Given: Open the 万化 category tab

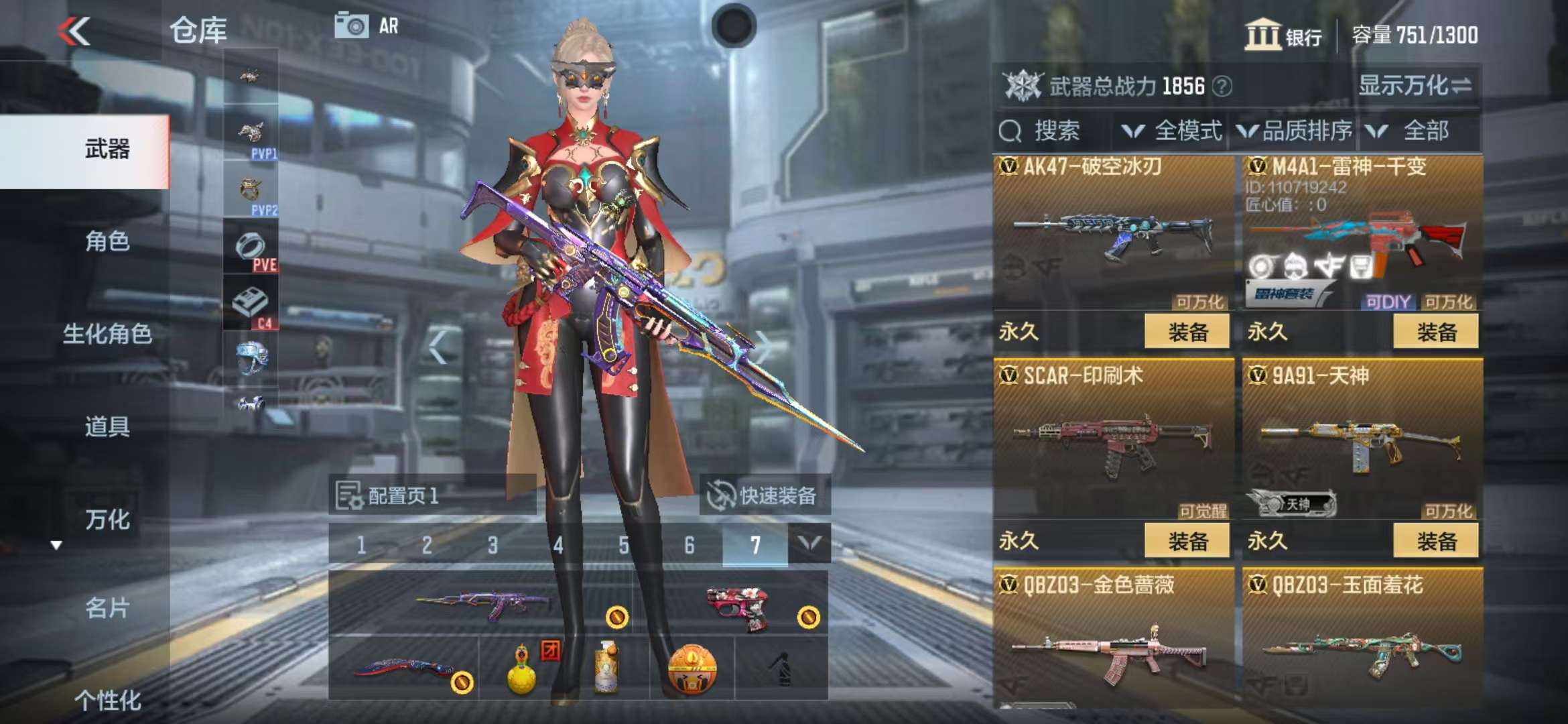Looking at the screenshot, I should tap(107, 520).
